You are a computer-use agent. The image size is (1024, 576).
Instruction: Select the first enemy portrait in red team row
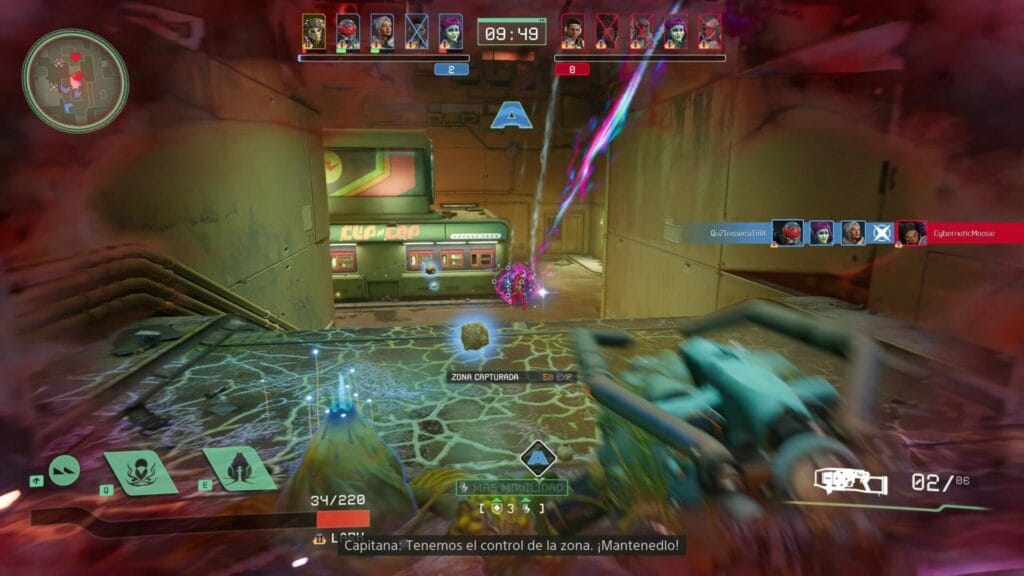573,31
